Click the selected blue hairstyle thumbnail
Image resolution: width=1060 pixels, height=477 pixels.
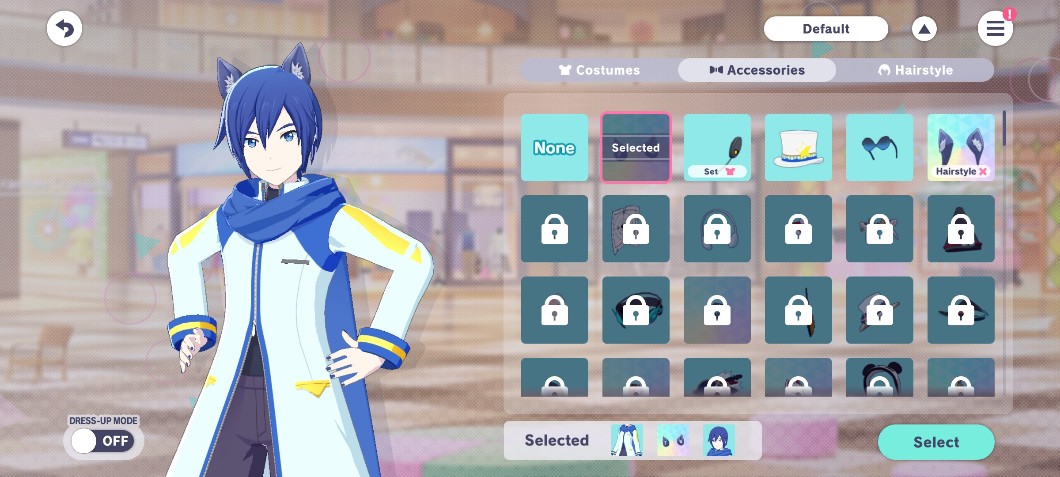click(x=718, y=440)
